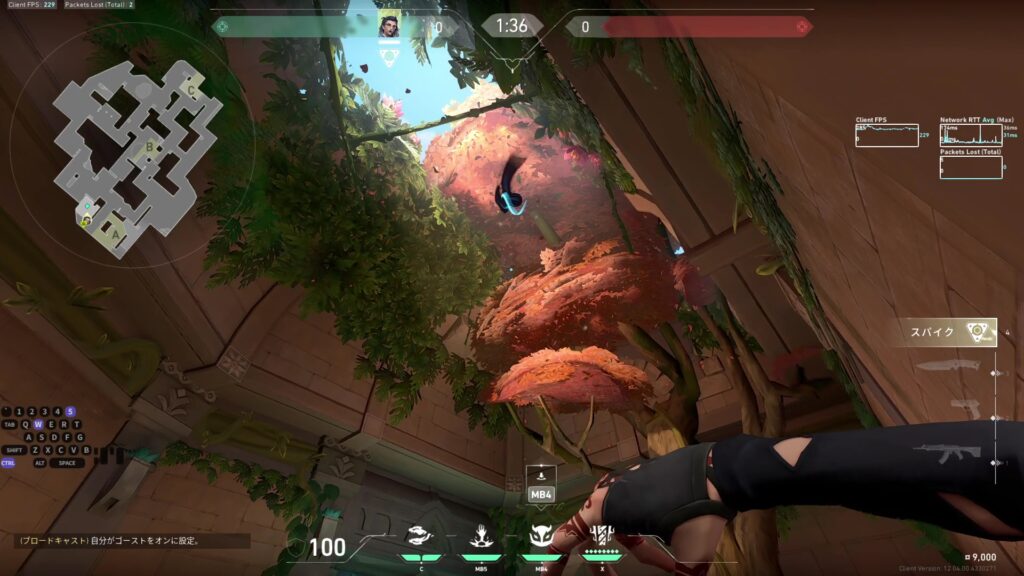Click the Client FPS performance graph
This screenshot has width=1024, height=576.
(x=886, y=135)
